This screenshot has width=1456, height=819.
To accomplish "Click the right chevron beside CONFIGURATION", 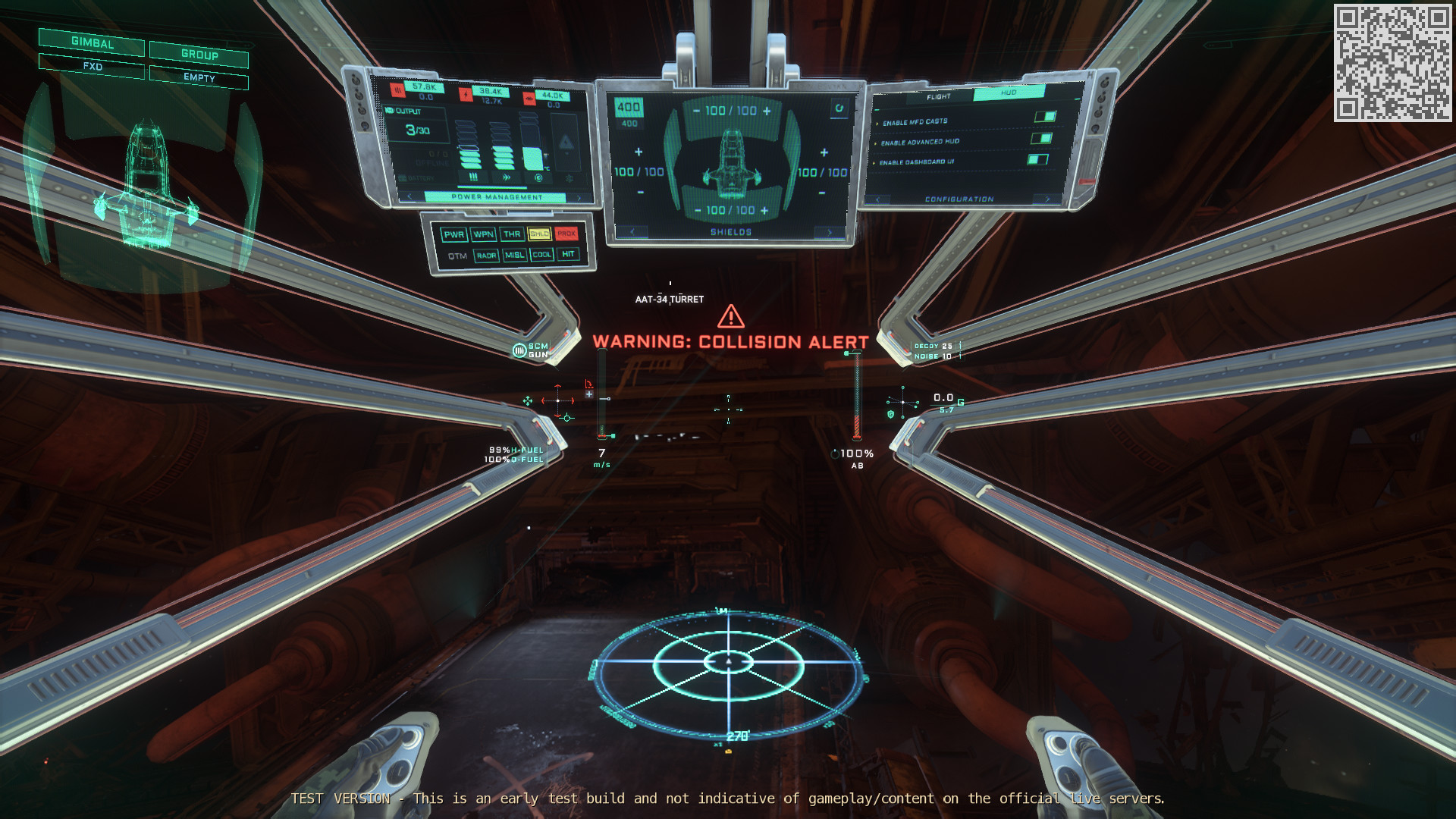I will 1048,199.
